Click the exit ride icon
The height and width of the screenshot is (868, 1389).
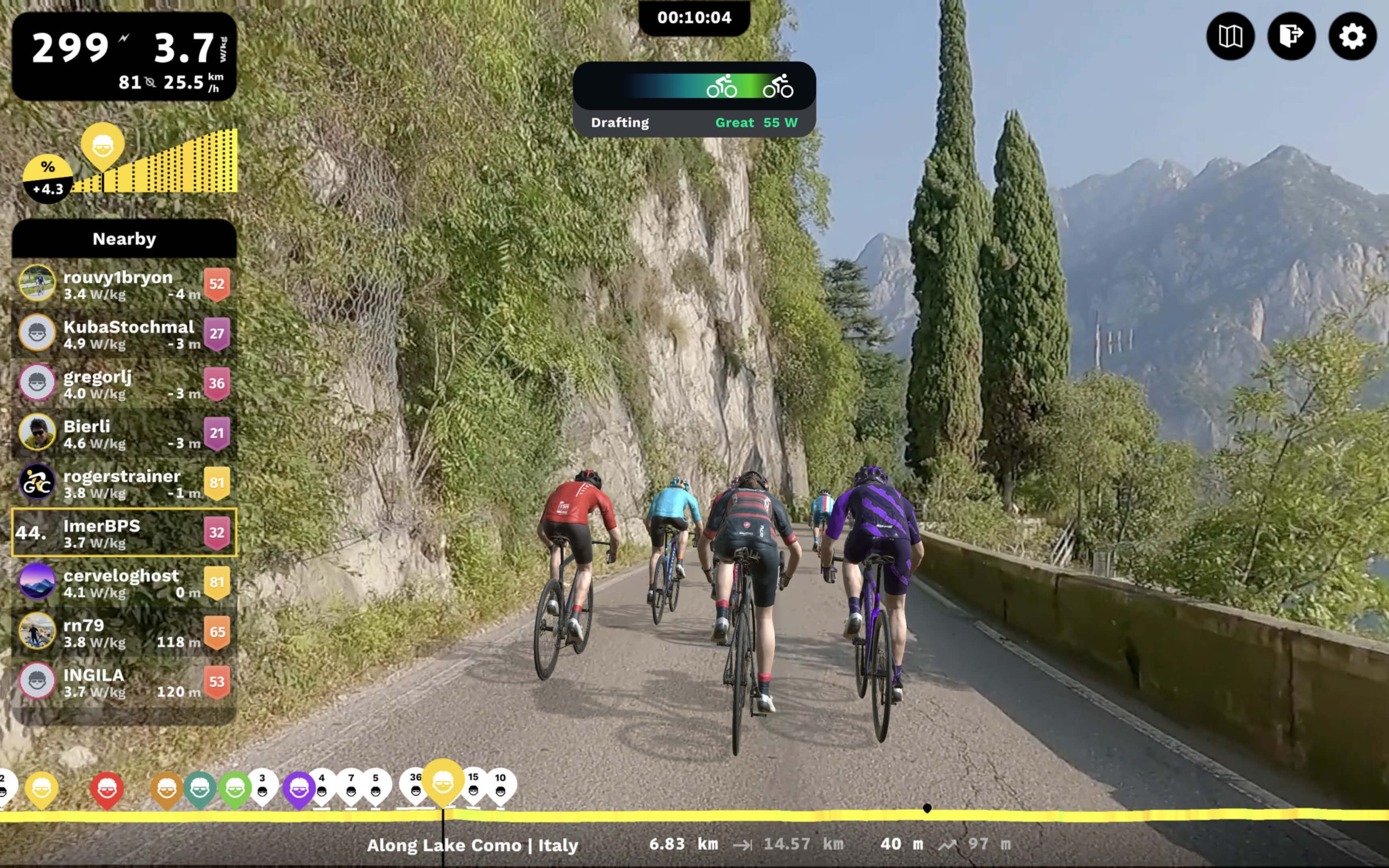1291,37
